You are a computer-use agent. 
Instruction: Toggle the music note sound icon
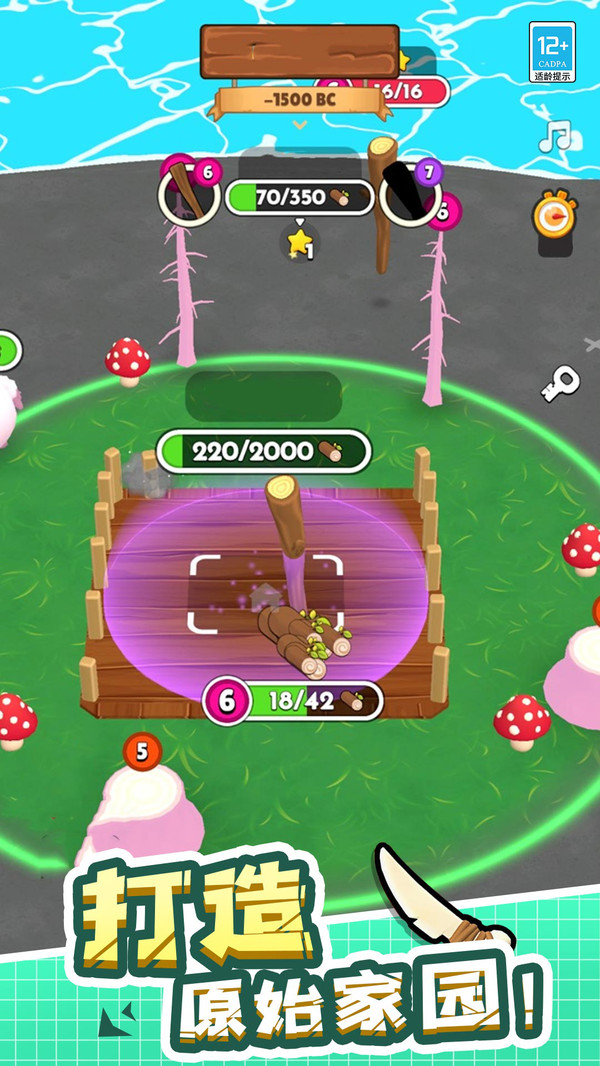pyautogui.click(x=553, y=136)
